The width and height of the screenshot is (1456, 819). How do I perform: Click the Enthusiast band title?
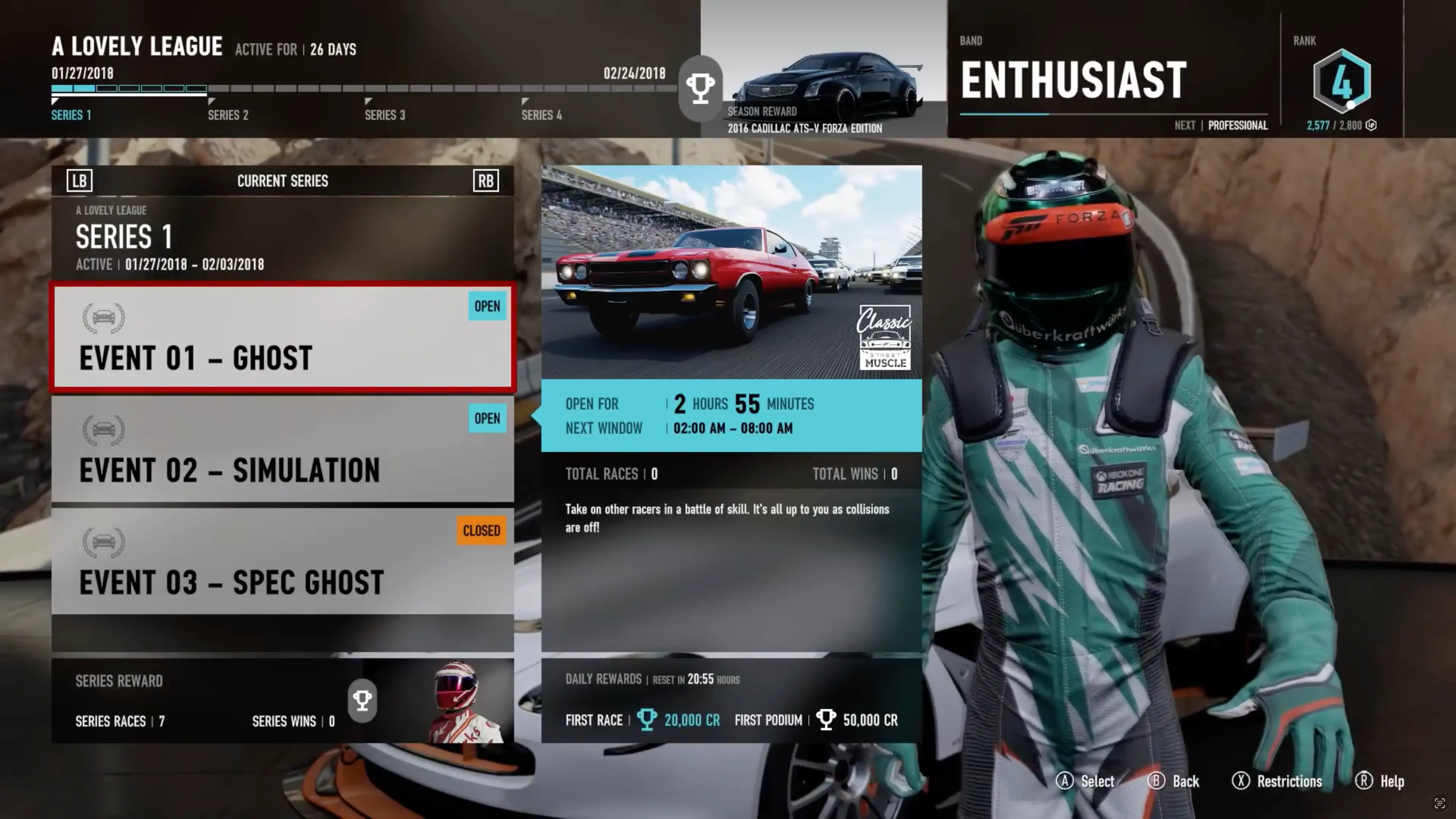click(x=1073, y=80)
